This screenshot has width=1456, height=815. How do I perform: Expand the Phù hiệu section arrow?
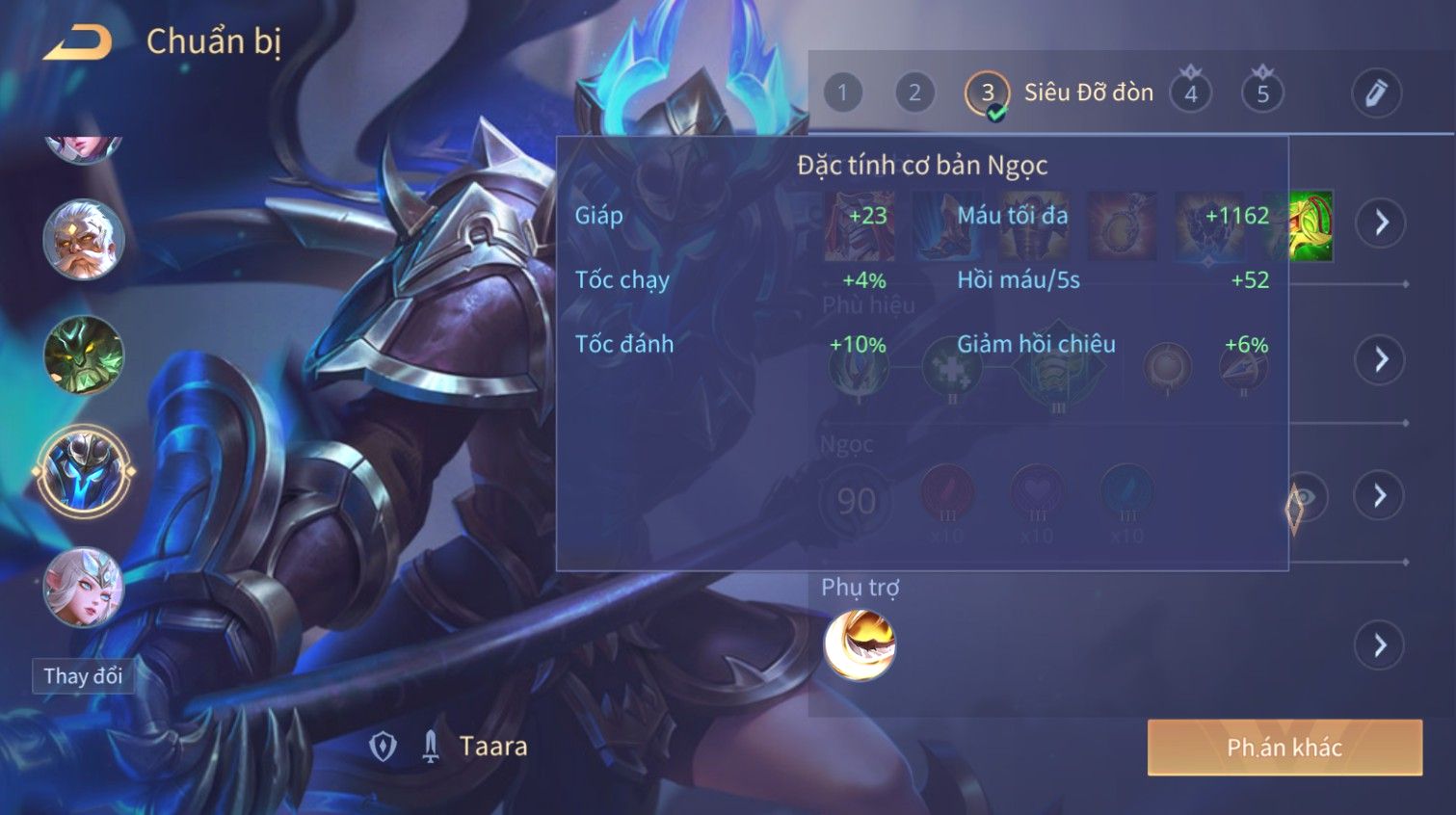click(1381, 359)
